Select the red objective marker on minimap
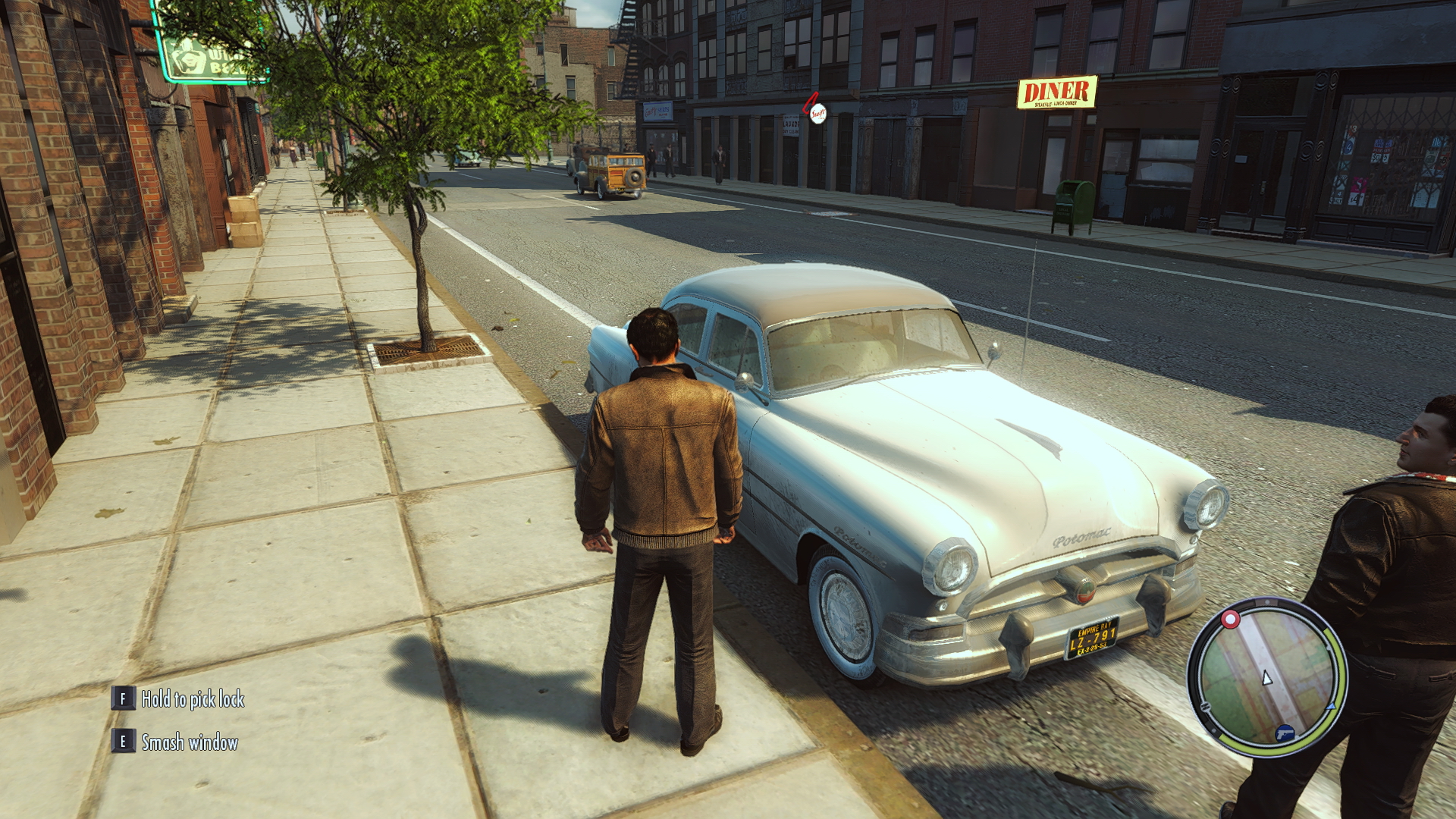 pos(1230,620)
